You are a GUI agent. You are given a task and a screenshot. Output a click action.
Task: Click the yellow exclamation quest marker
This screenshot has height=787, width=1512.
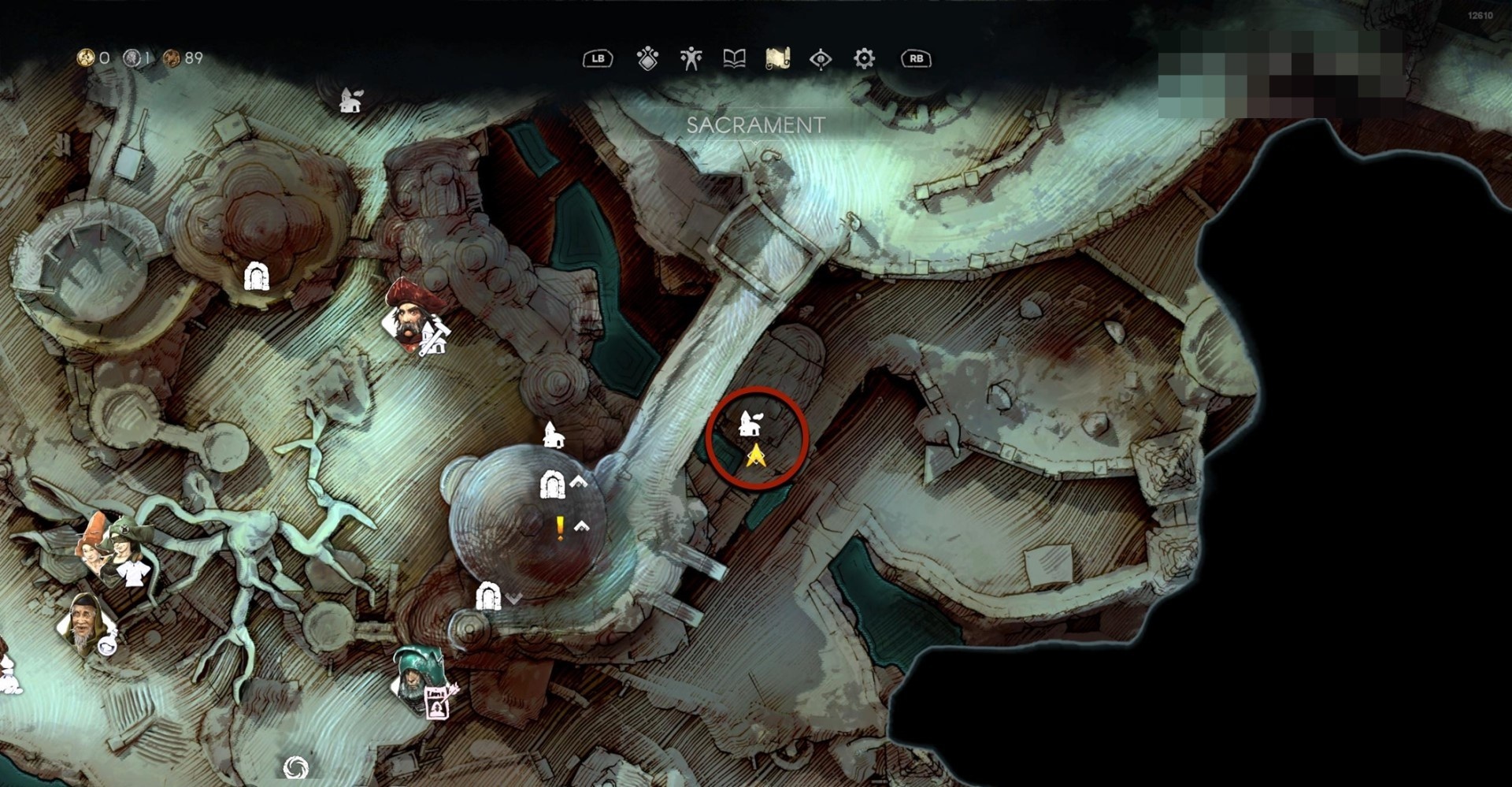tap(560, 528)
